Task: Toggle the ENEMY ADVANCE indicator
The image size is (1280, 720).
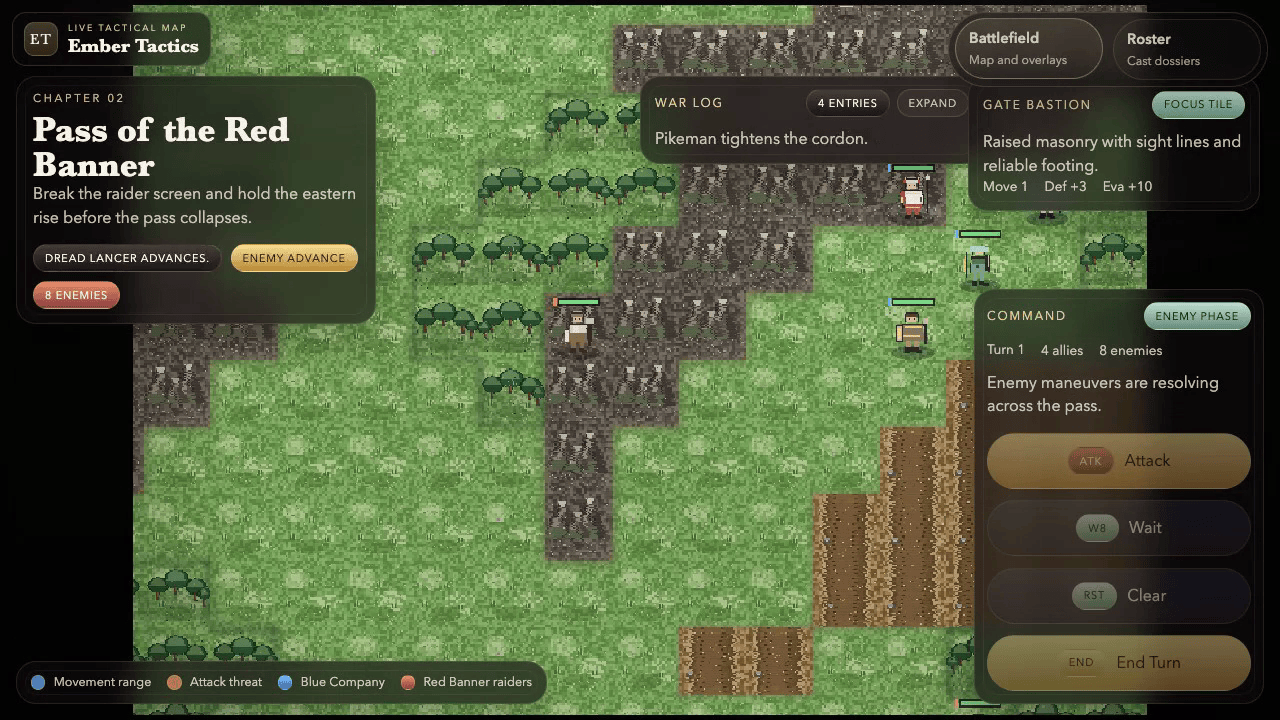Action: (294, 257)
